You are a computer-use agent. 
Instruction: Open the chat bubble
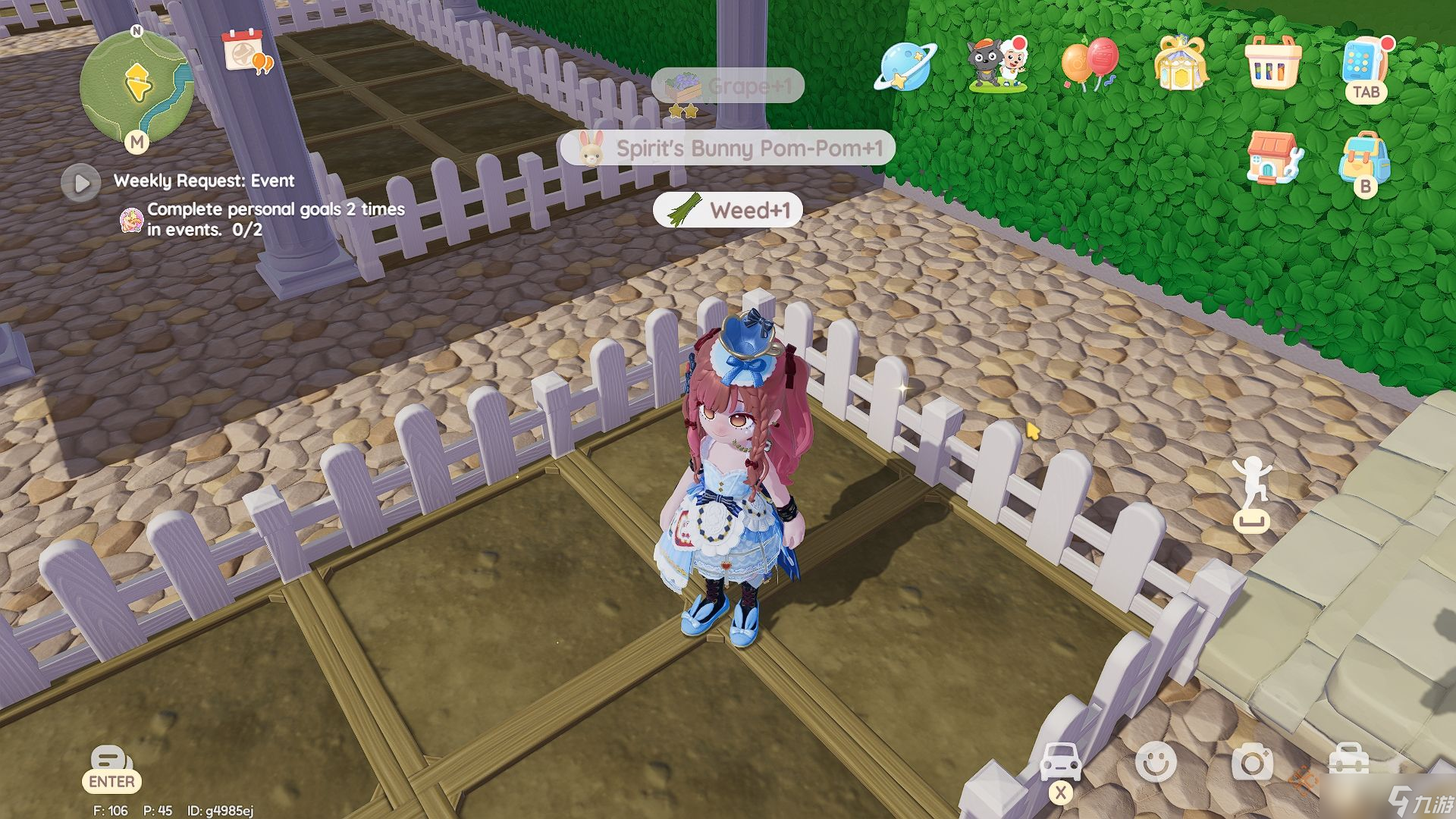pos(111,760)
